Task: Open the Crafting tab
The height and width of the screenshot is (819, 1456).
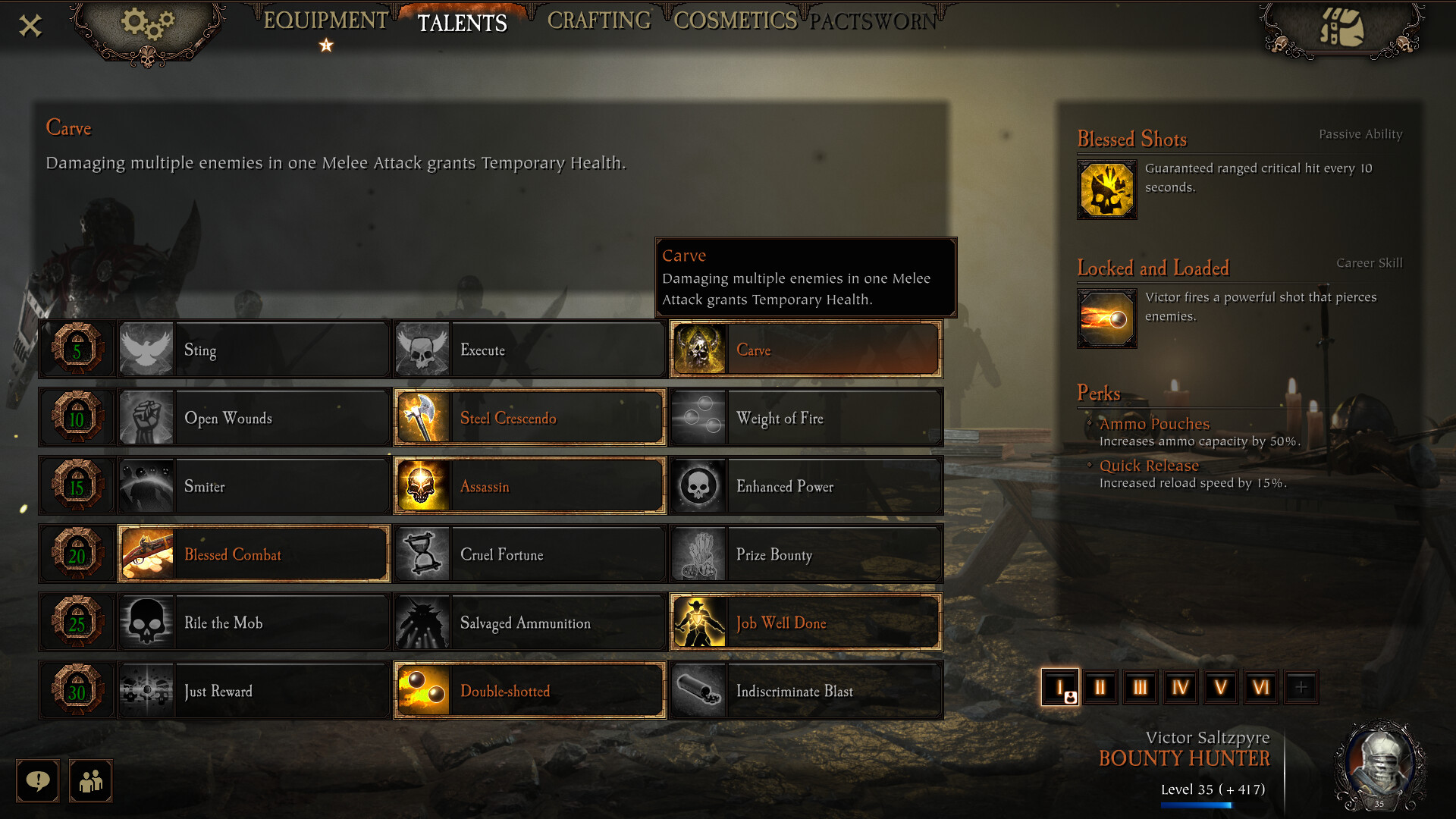Action: (x=599, y=21)
